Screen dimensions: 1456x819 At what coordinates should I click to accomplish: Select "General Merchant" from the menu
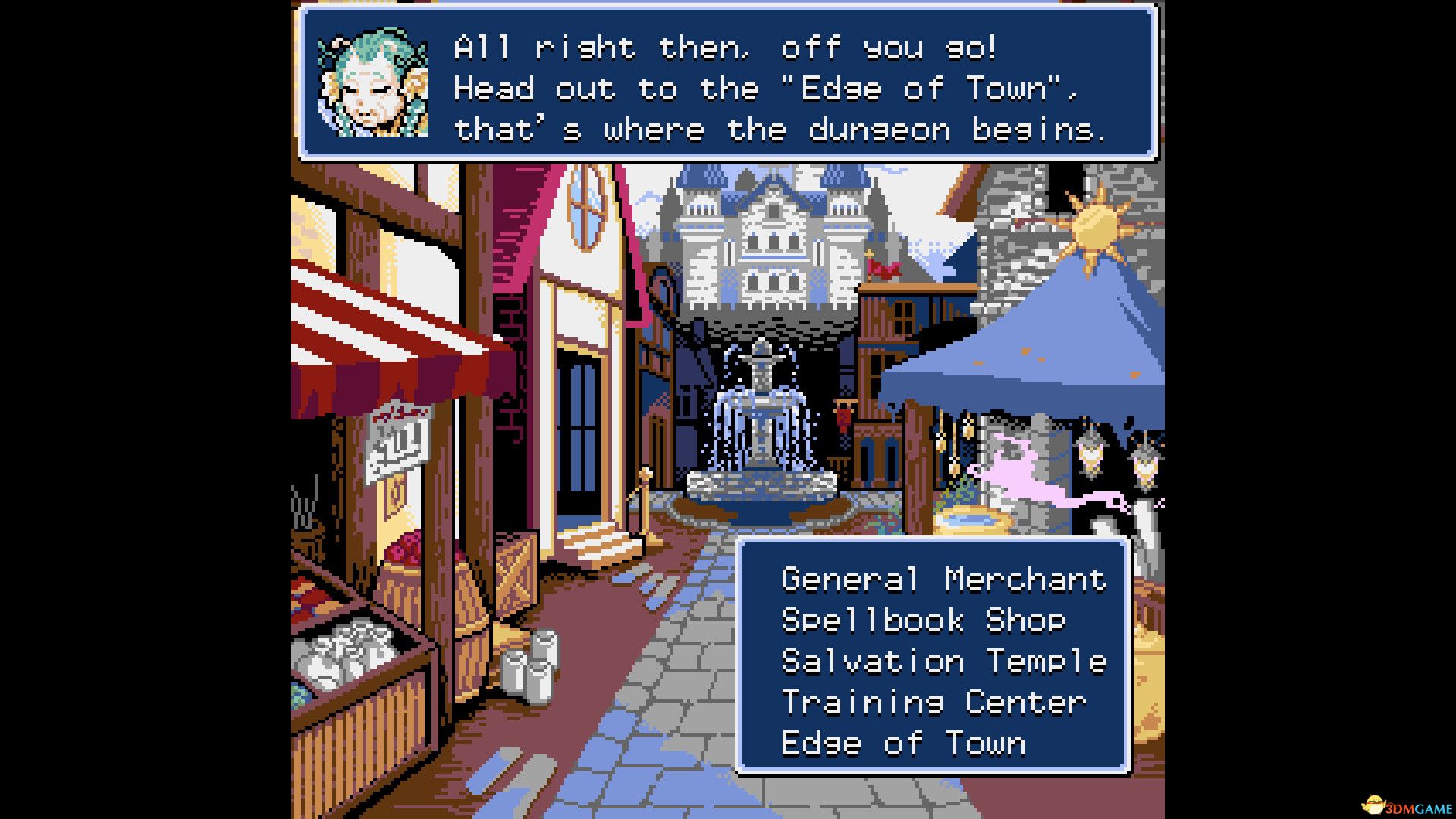pyautogui.click(x=943, y=580)
